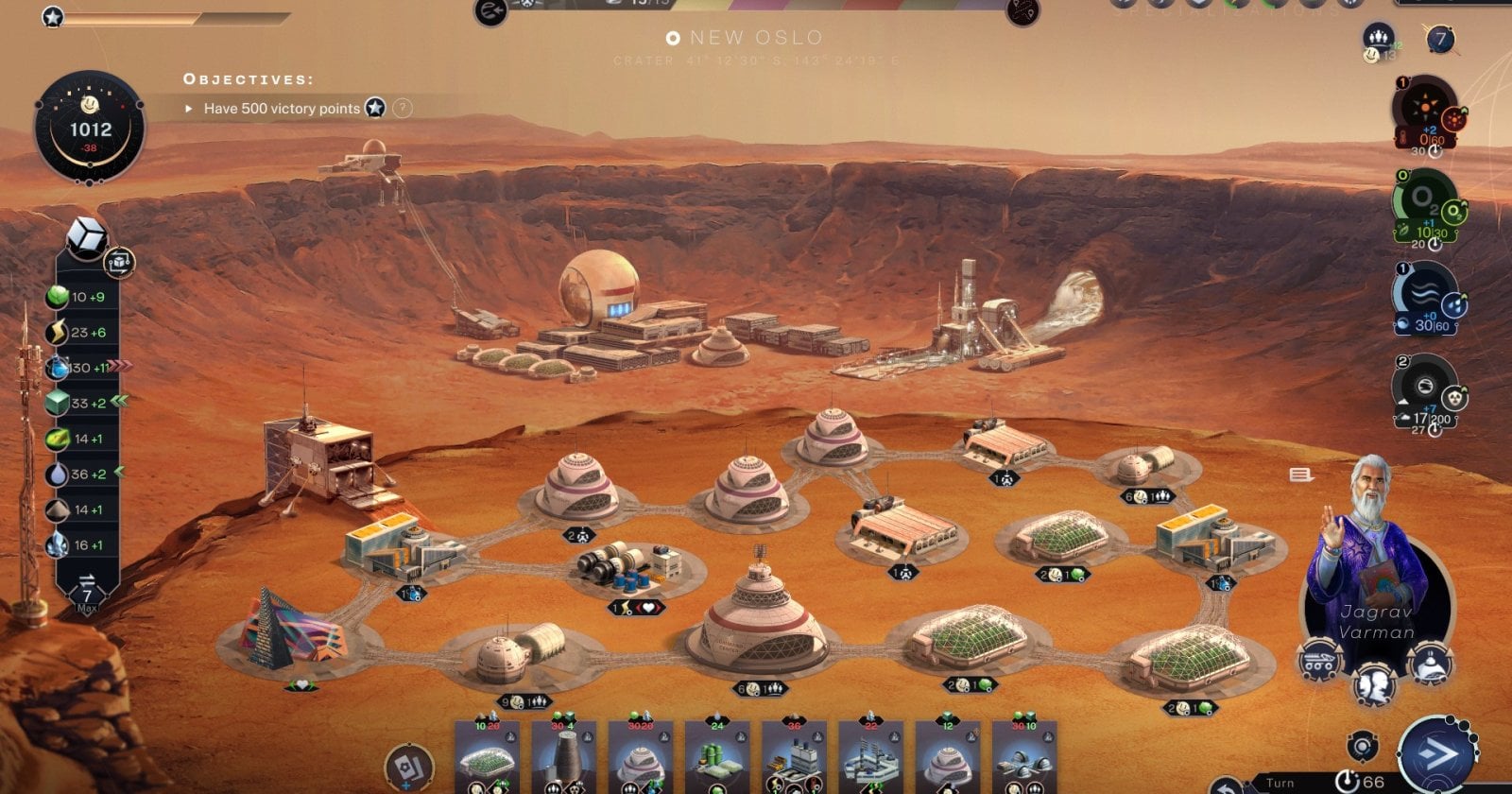Open the message log icon near the leader
This screenshot has height=794, width=1512.
click(1301, 475)
